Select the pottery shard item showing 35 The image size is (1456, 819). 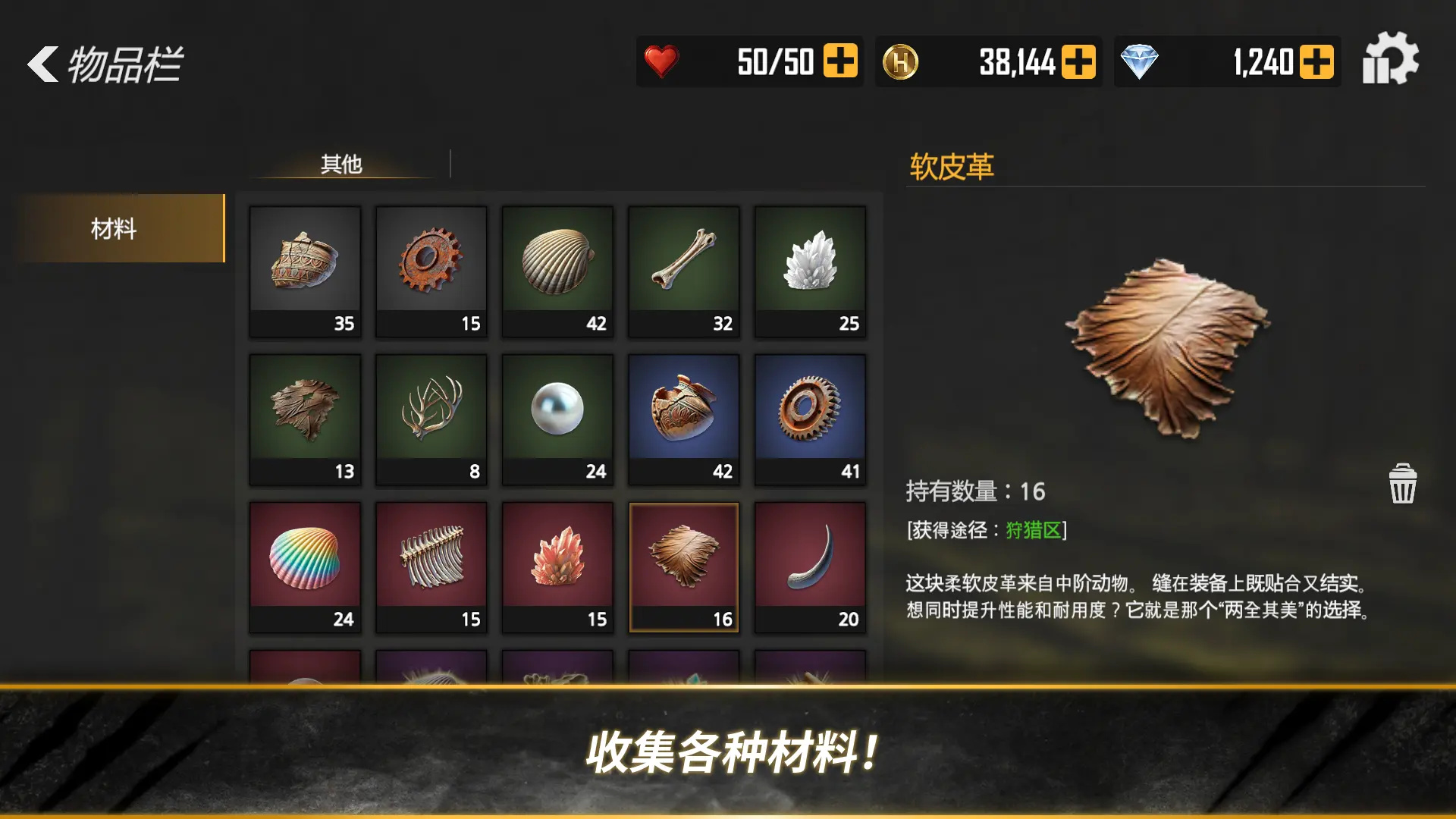pos(305,271)
